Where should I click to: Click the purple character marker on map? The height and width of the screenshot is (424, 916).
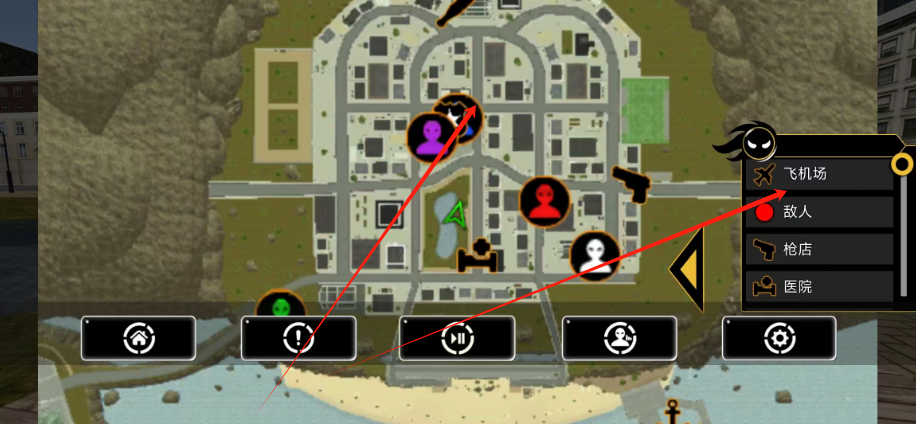432,137
